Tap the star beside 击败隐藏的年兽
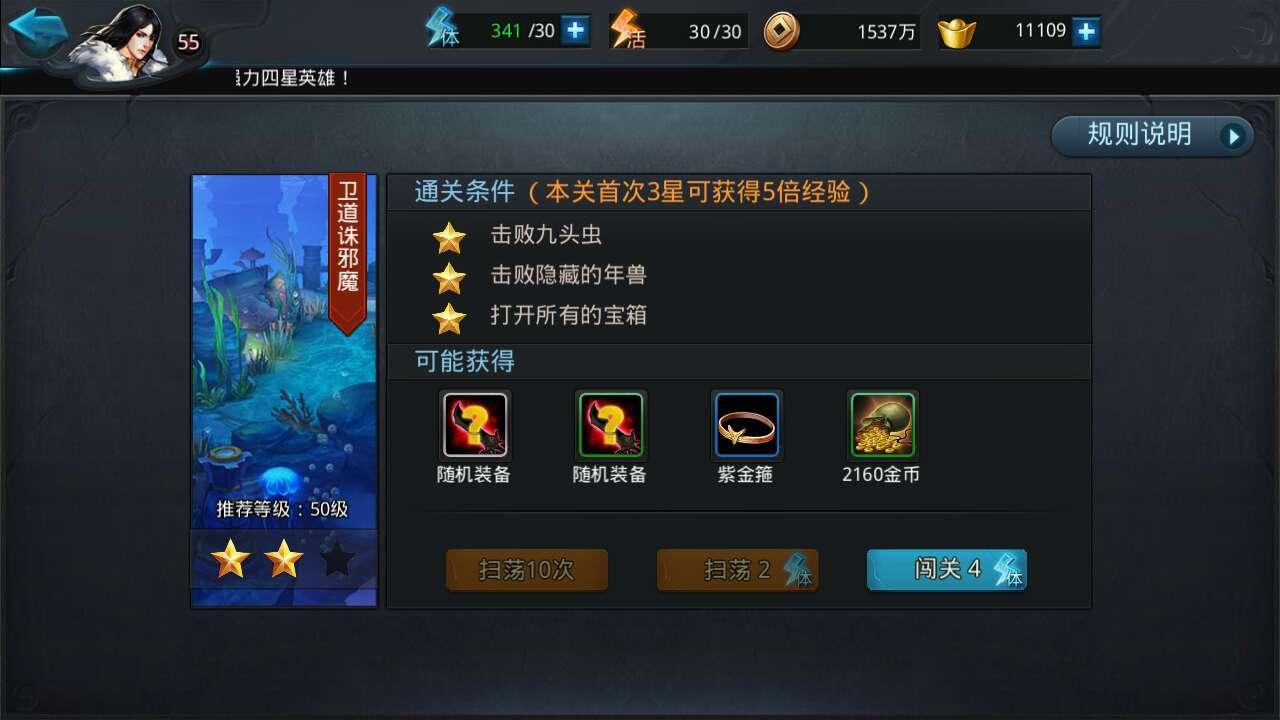The height and width of the screenshot is (720, 1280). click(x=452, y=276)
